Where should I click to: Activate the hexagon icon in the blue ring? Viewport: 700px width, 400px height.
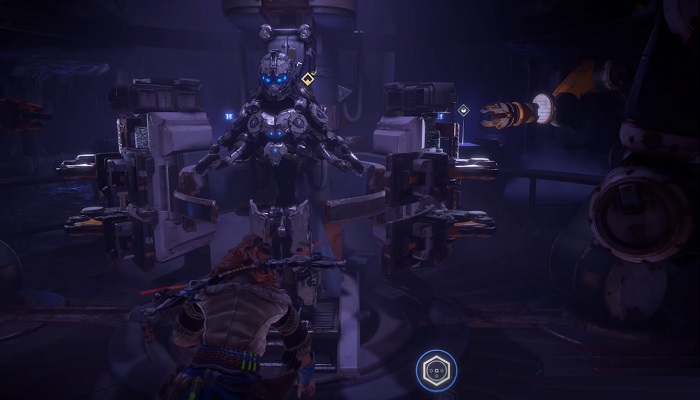[436, 370]
